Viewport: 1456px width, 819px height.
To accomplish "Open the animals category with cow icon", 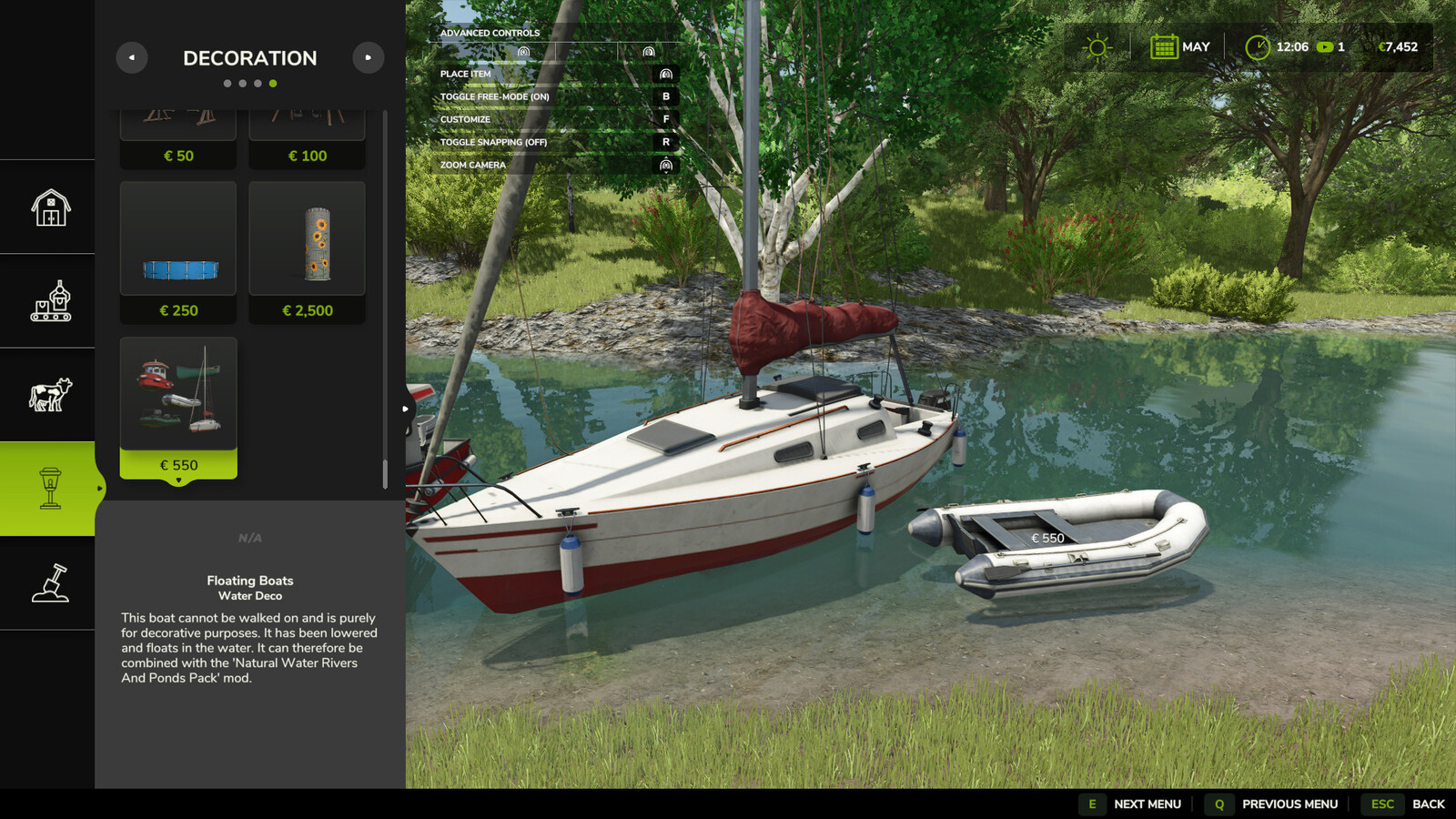I will point(50,395).
